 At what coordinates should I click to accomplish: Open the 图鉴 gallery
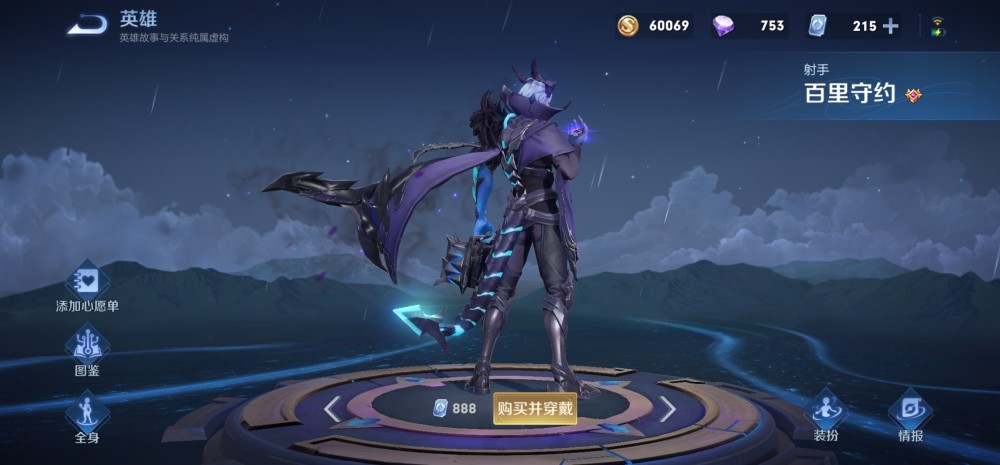tap(87, 352)
